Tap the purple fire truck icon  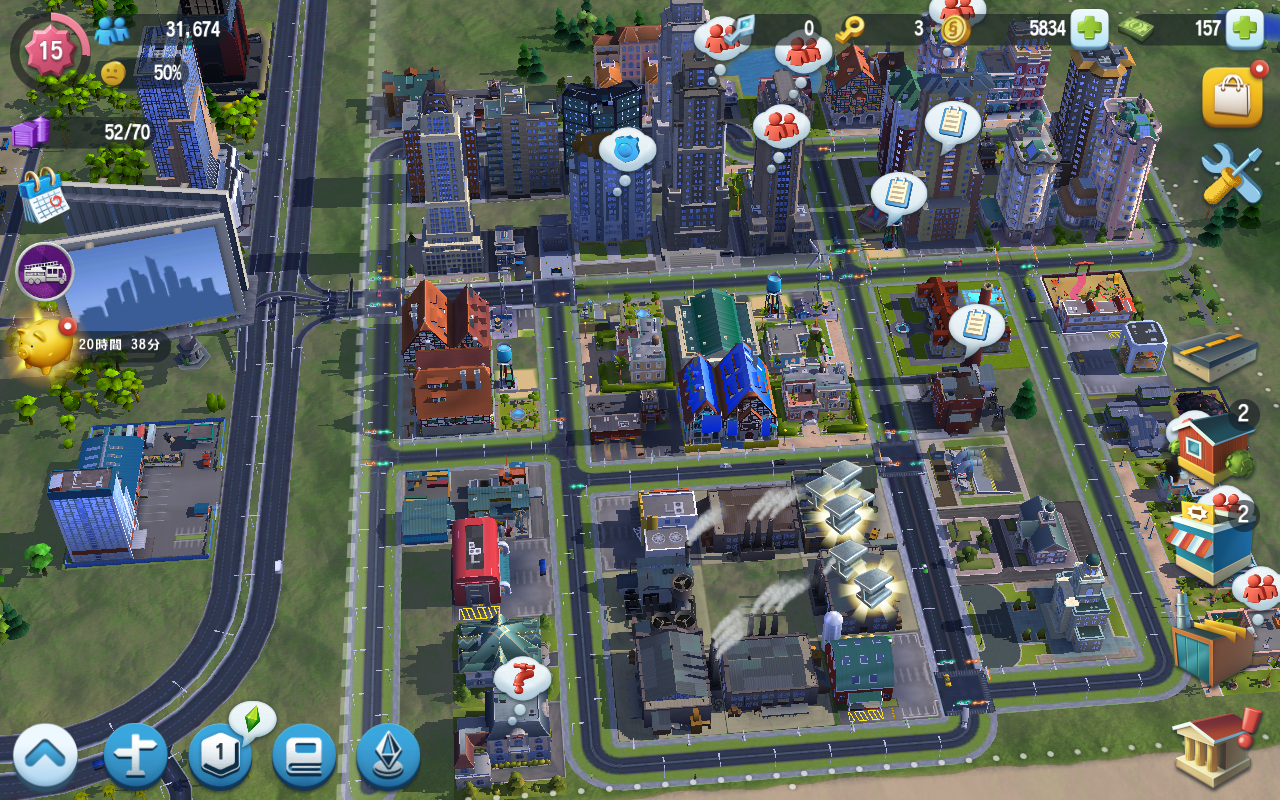click(x=45, y=271)
